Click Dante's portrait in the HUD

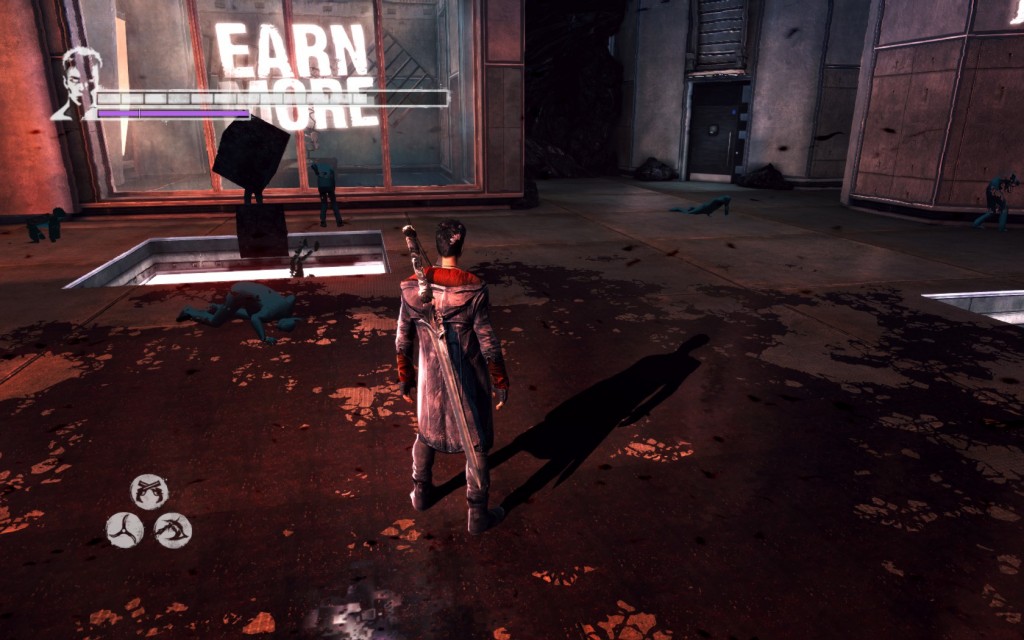tap(78, 80)
